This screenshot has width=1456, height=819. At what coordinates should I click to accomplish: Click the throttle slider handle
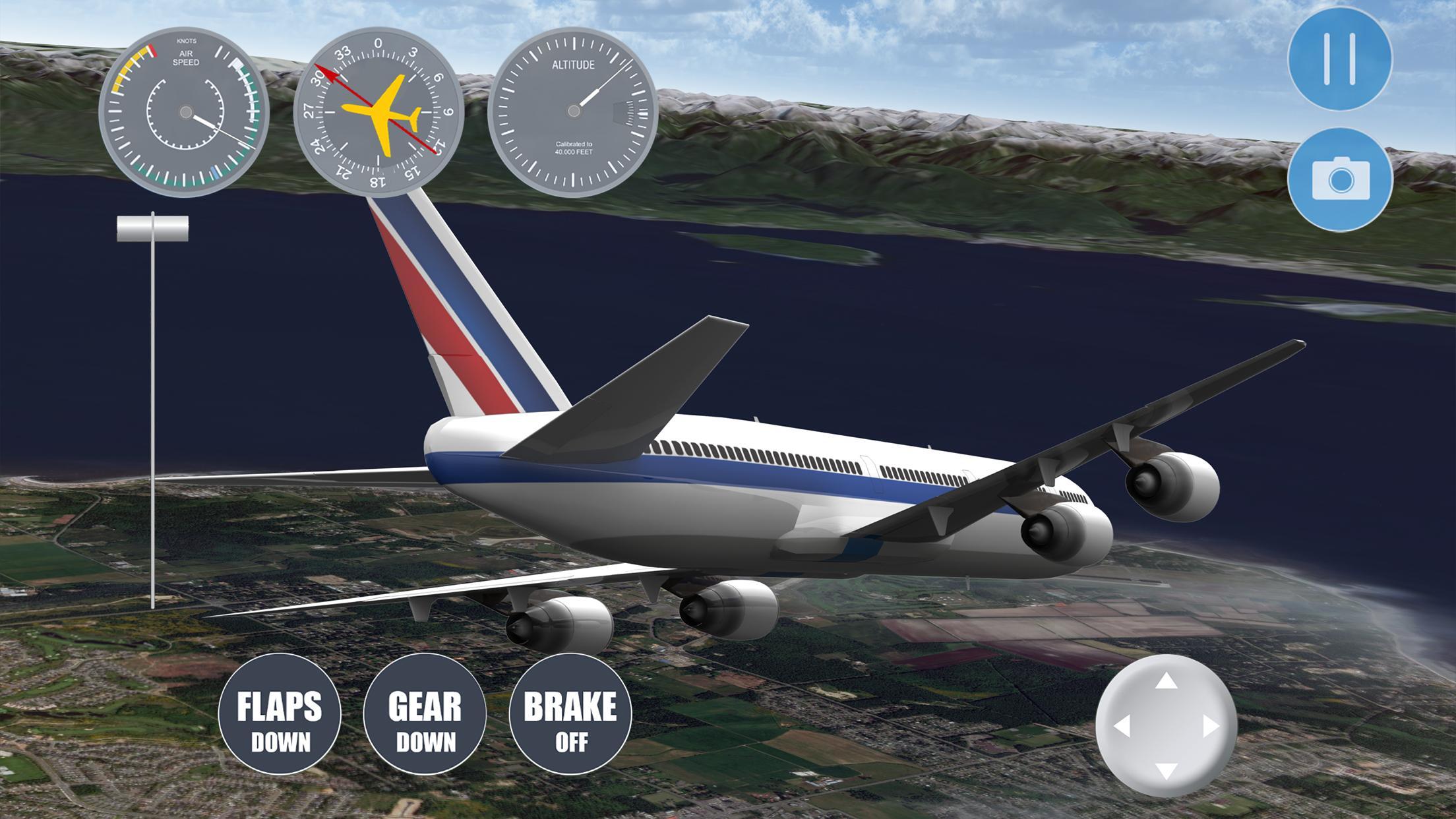tap(152, 228)
